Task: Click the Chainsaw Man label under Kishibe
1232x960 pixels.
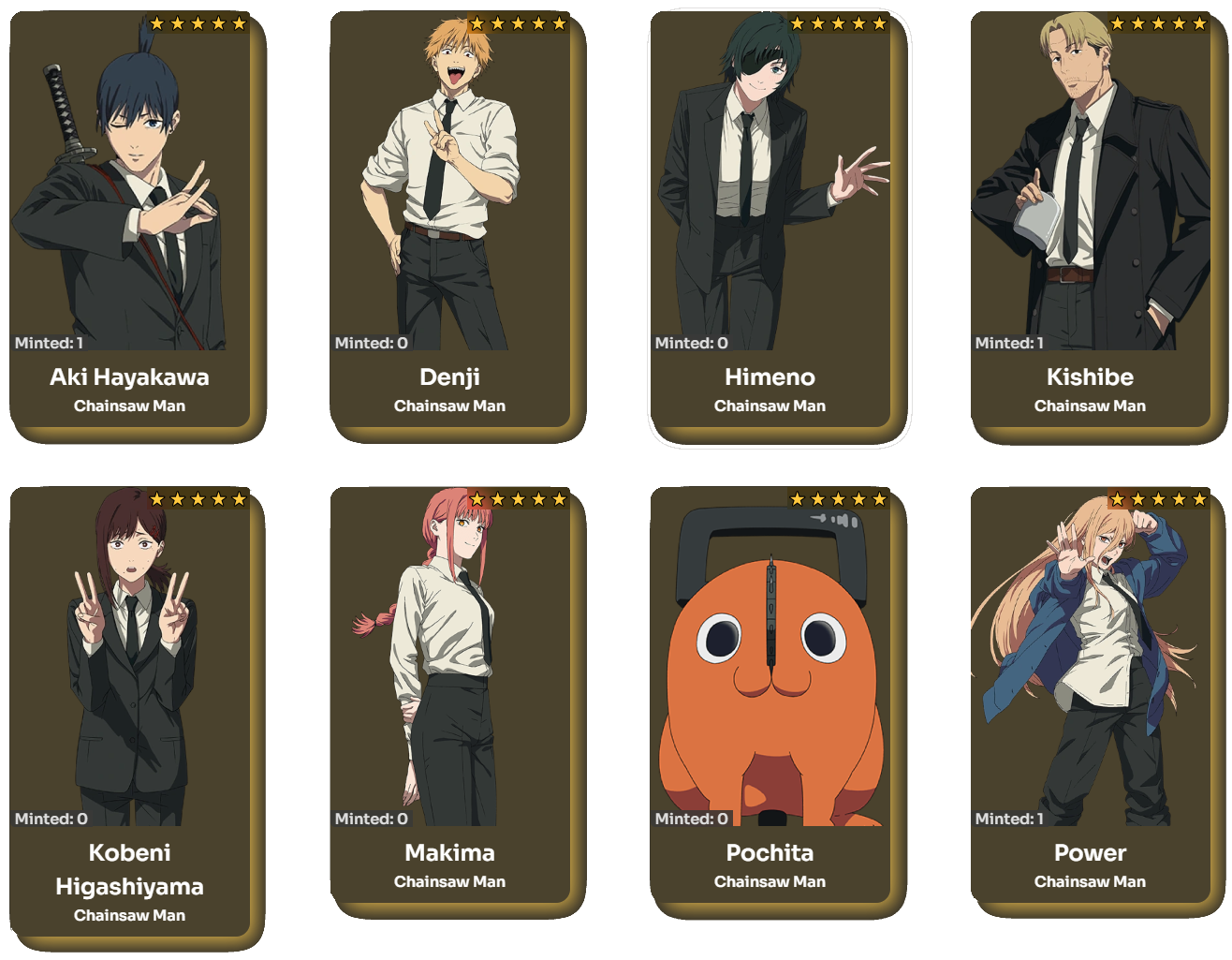Action: click(x=1090, y=406)
